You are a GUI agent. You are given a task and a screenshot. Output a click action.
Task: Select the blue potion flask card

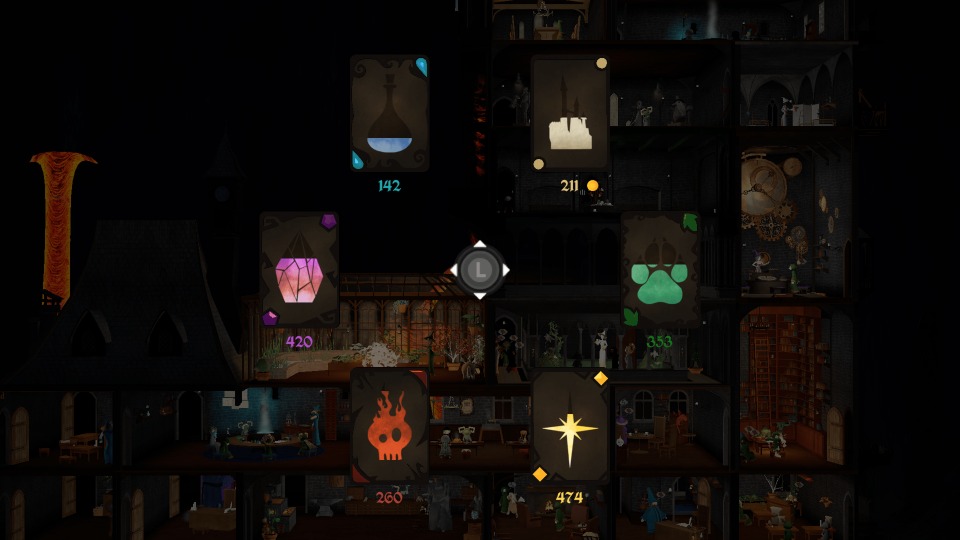[390, 114]
